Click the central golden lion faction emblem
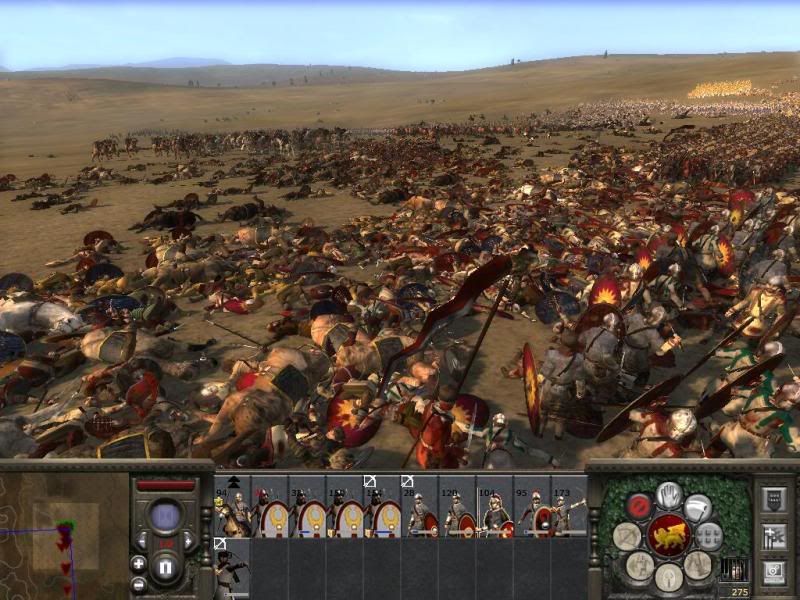This screenshot has width=800, height=600. point(668,536)
